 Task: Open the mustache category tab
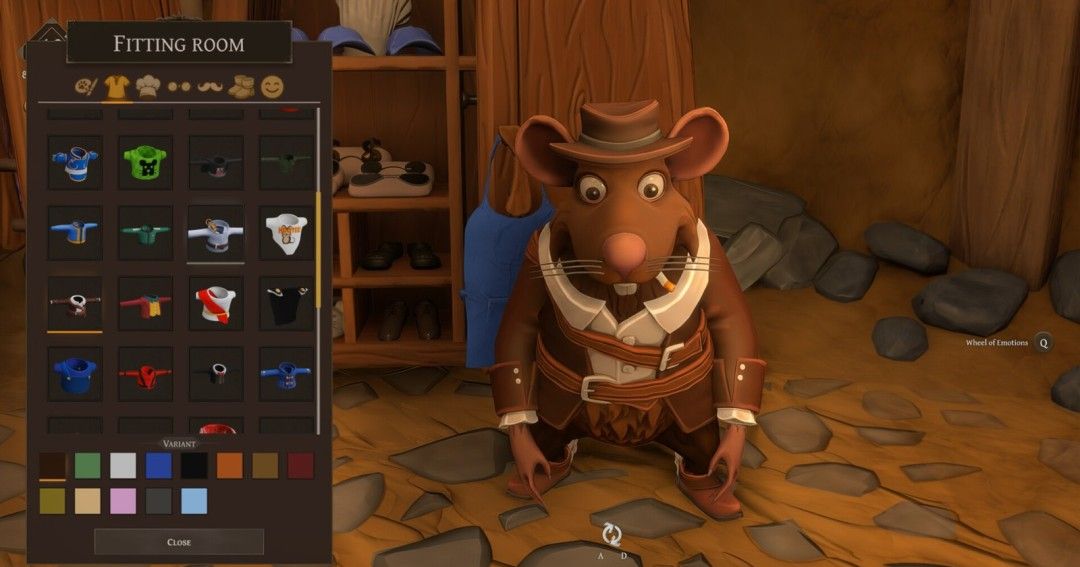click(x=209, y=87)
